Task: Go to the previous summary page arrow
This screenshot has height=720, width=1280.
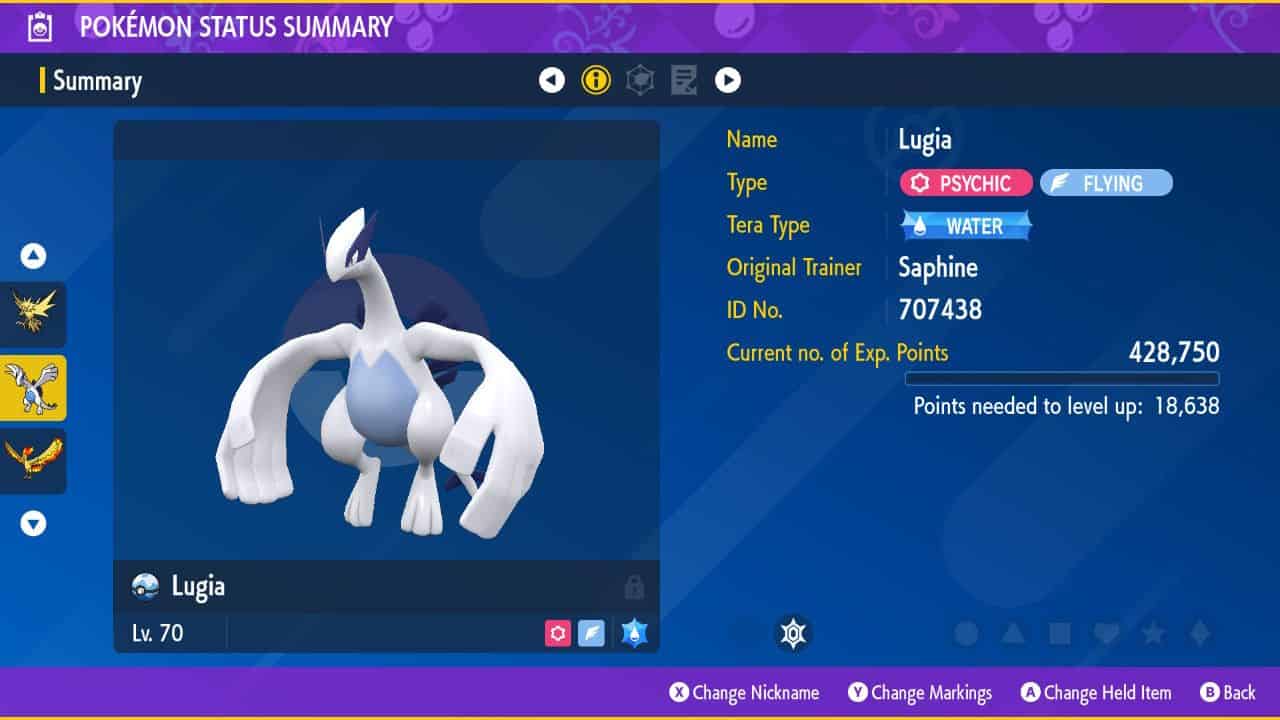Action: [x=552, y=81]
